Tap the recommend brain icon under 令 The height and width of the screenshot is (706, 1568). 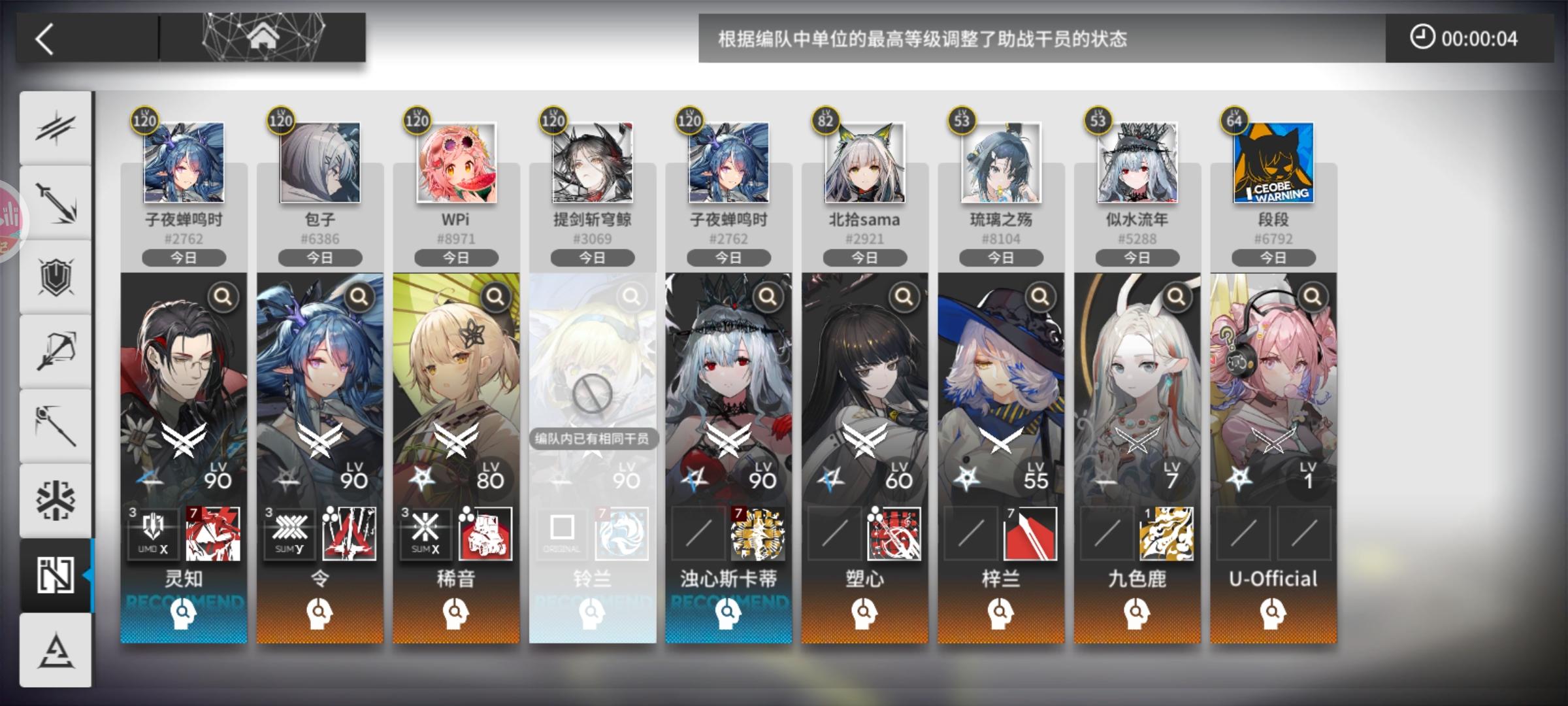click(x=319, y=615)
